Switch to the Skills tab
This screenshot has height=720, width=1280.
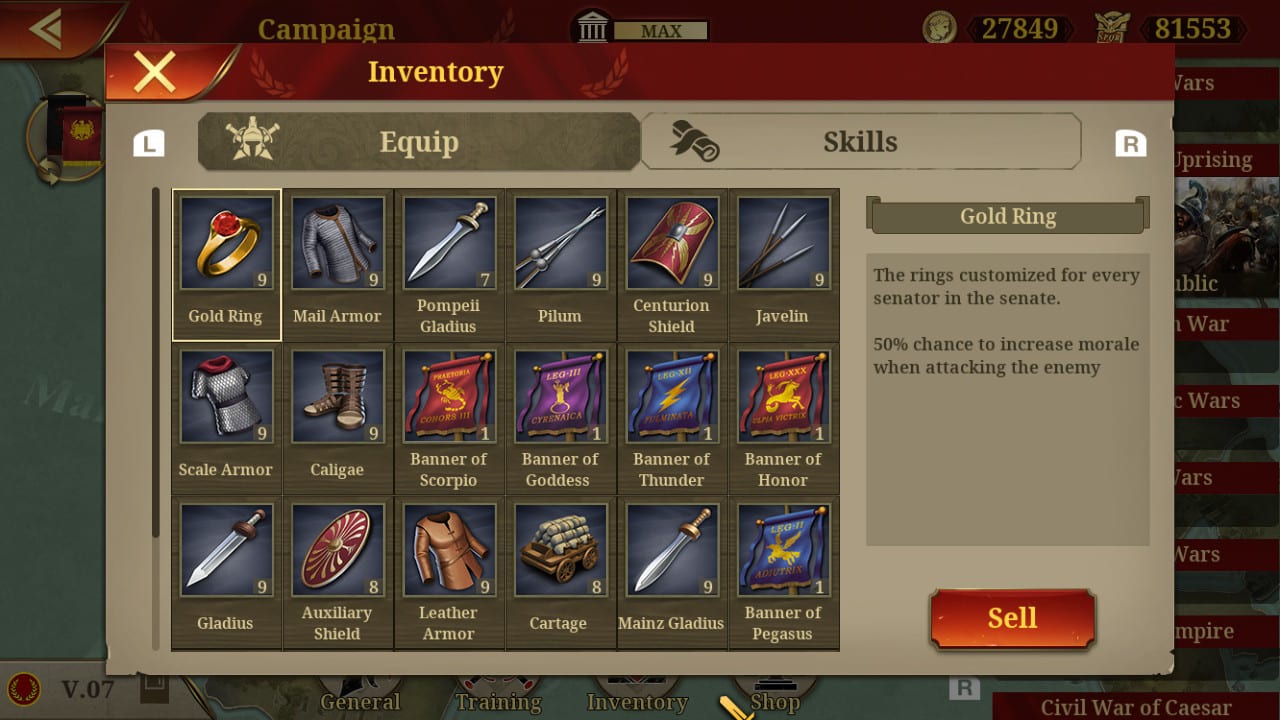862,141
